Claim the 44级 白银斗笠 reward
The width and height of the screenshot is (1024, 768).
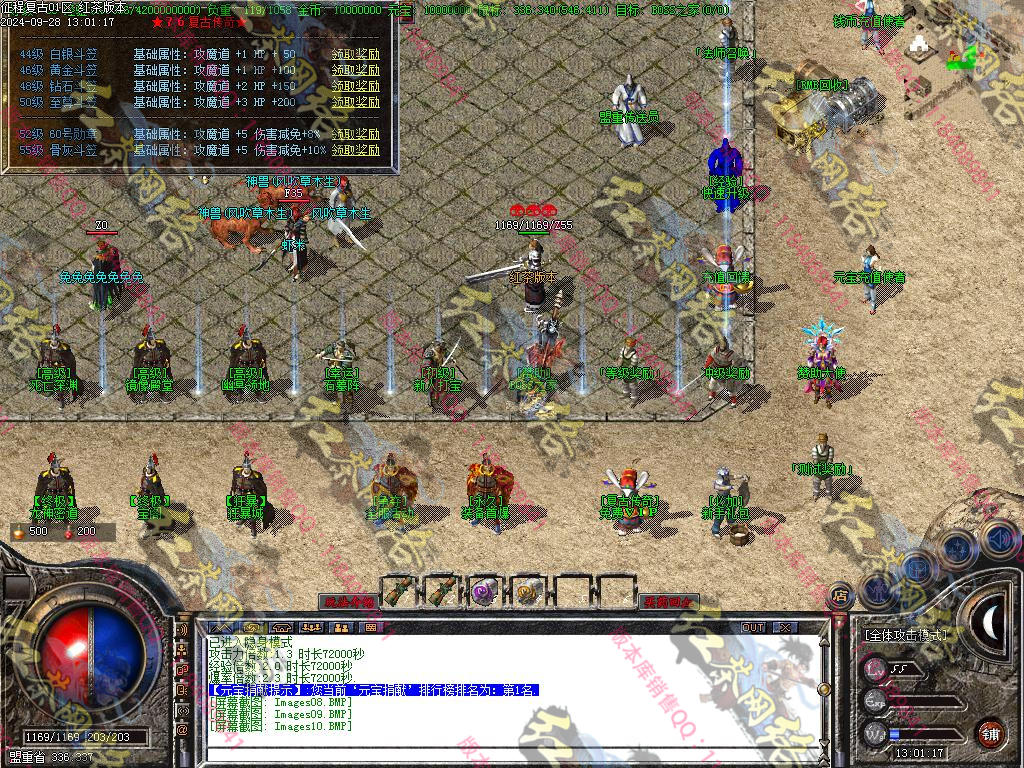(x=356, y=55)
